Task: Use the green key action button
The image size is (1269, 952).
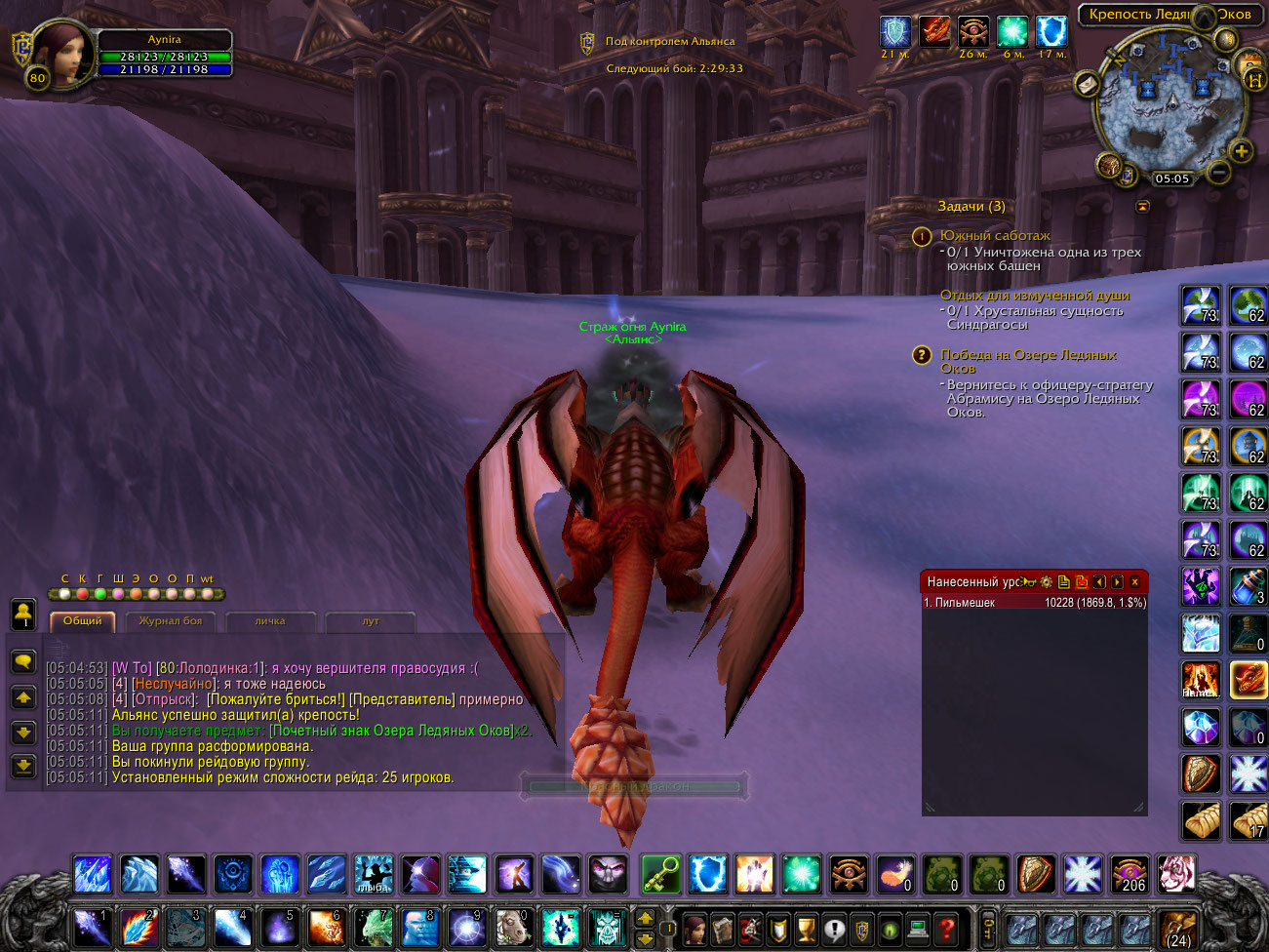Action: pos(660,874)
